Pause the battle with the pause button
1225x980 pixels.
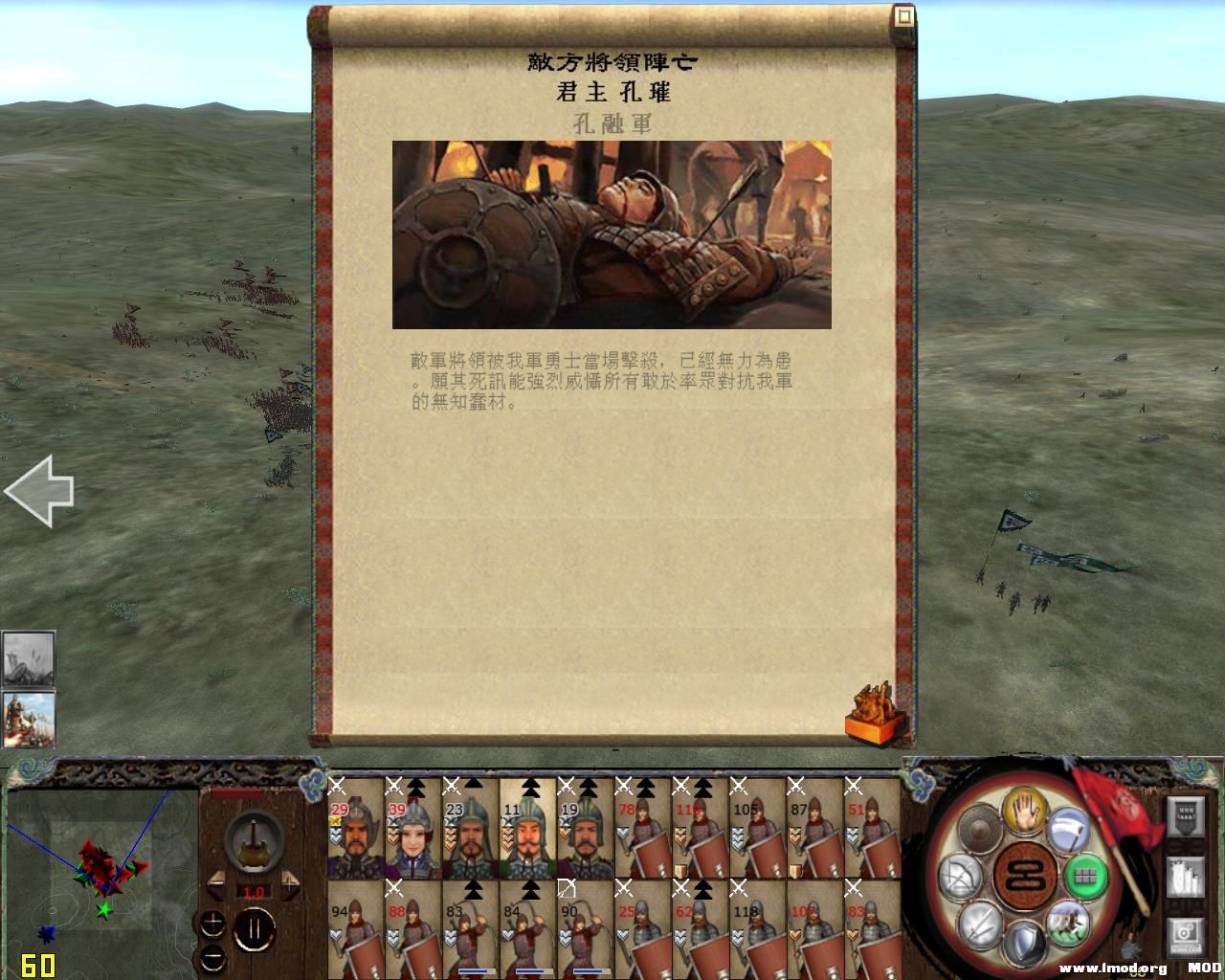(x=255, y=928)
